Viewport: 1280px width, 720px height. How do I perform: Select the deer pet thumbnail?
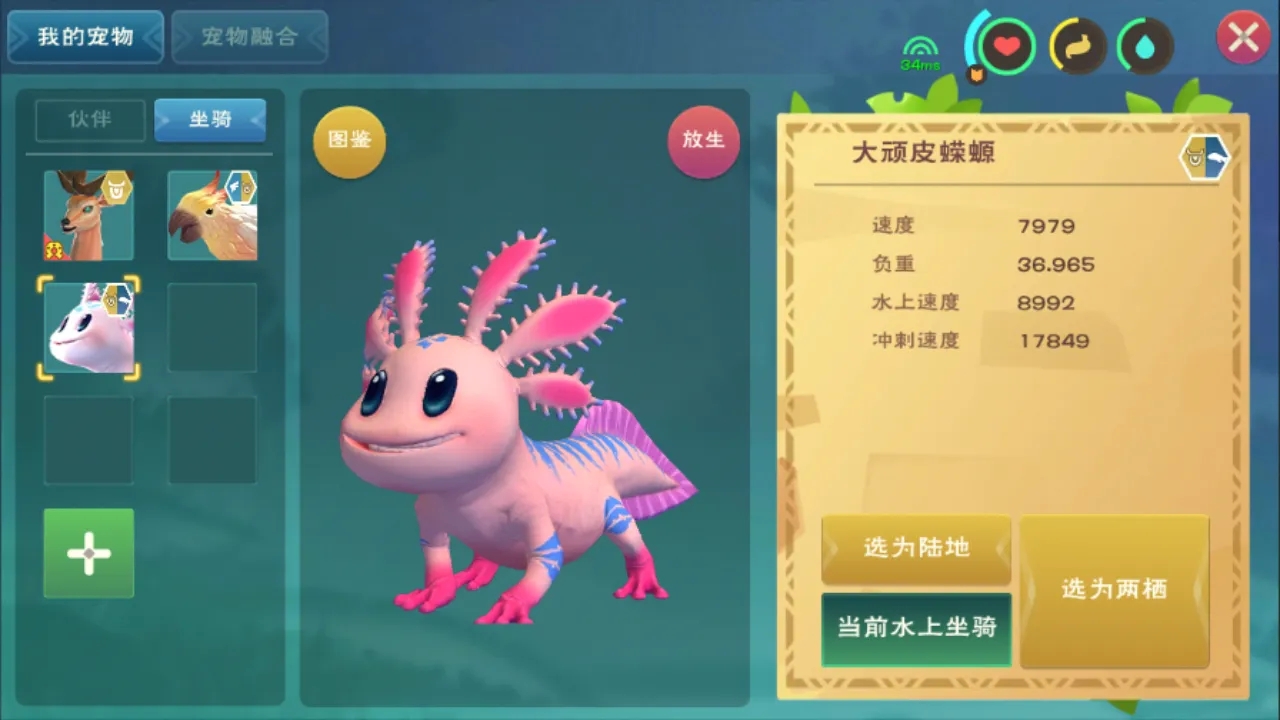[88, 214]
